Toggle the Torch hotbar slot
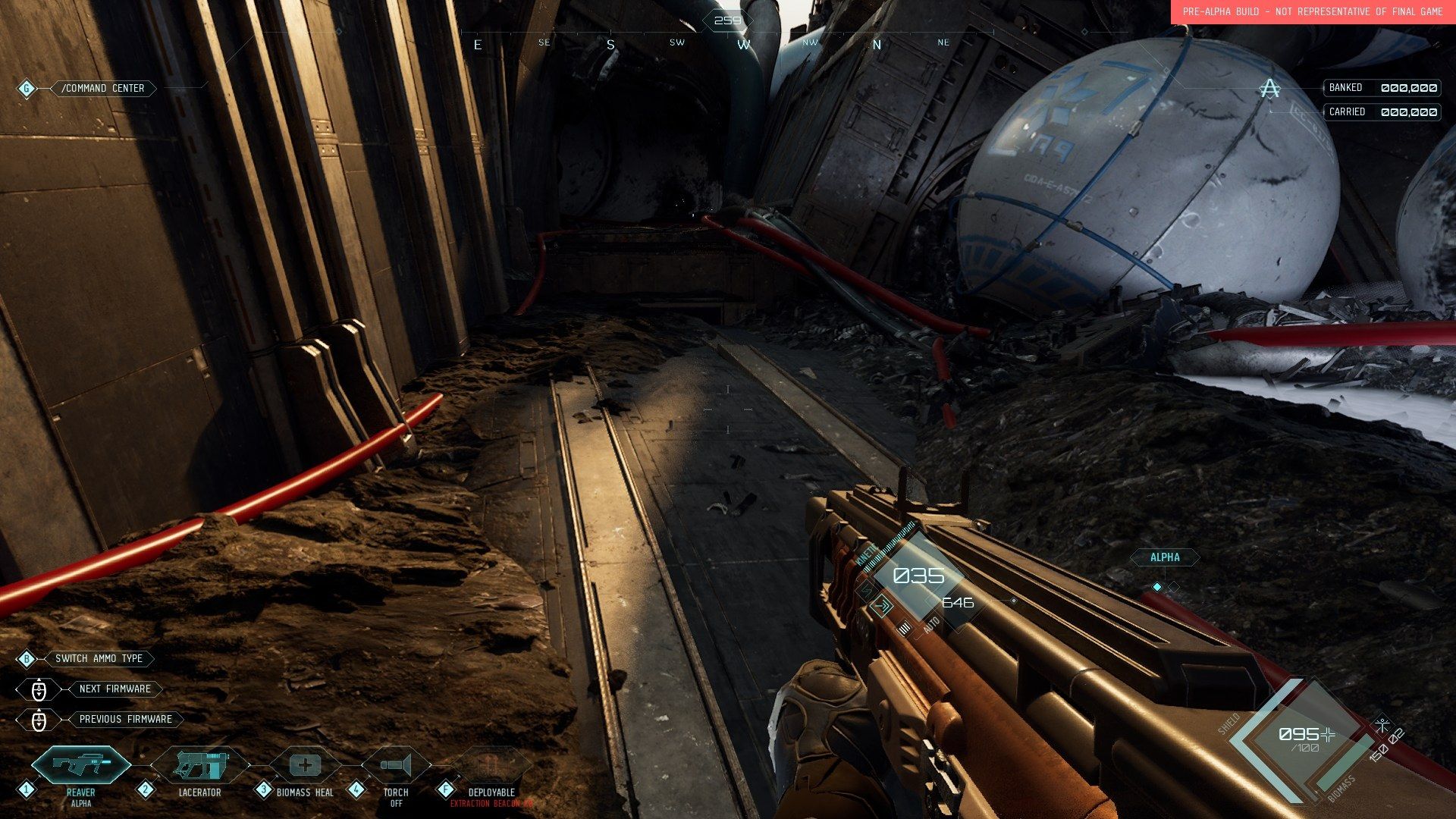Screen dimensions: 1456x819 click(x=396, y=764)
